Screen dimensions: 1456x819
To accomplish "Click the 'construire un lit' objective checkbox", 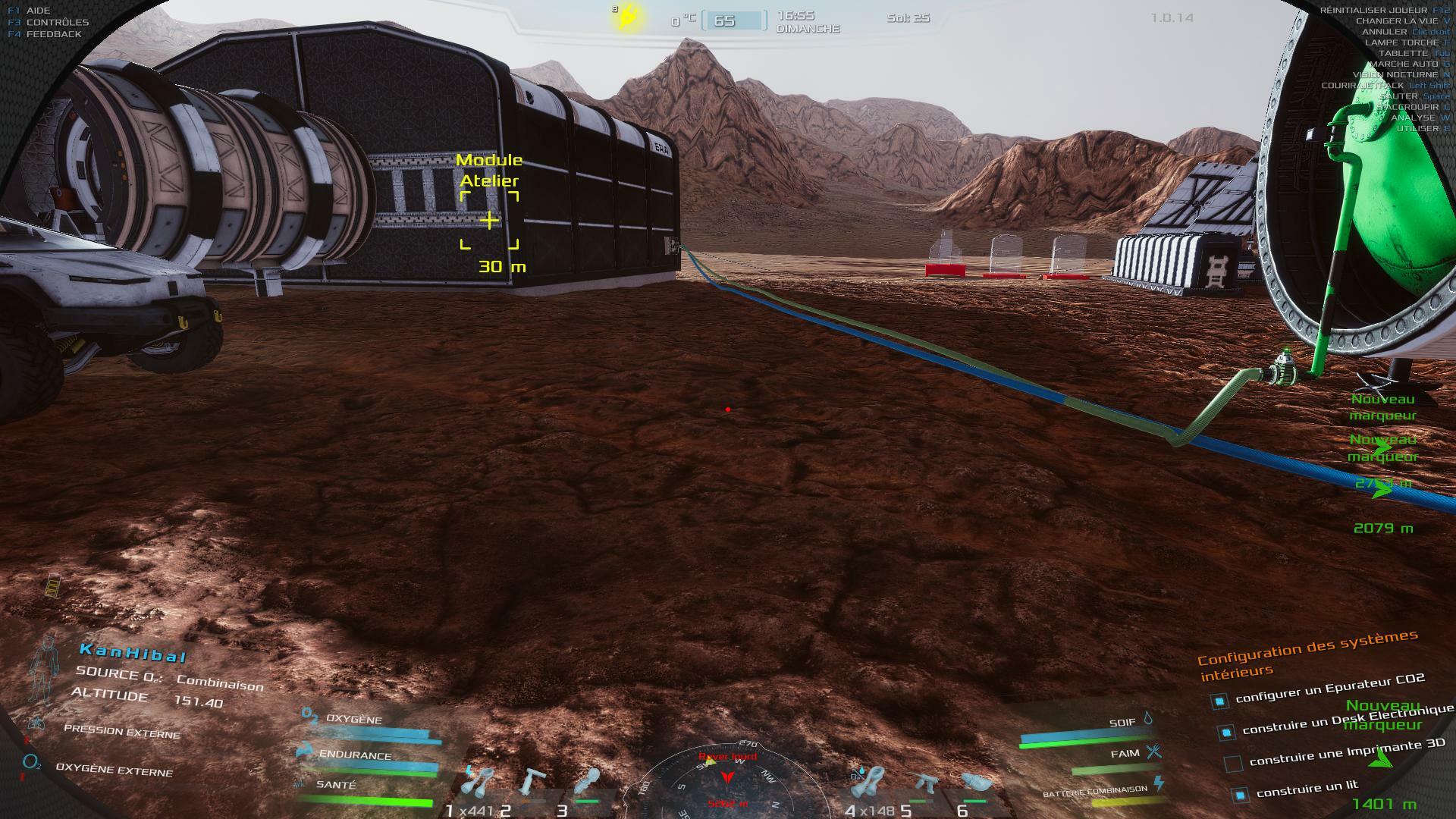I will tap(1240, 795).
